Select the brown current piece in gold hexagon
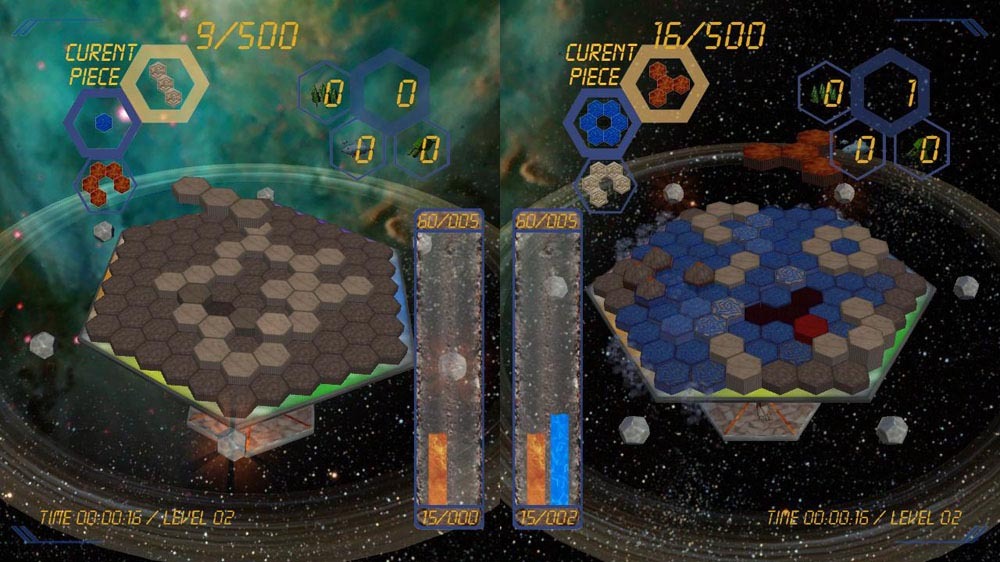 click(164, 83)
